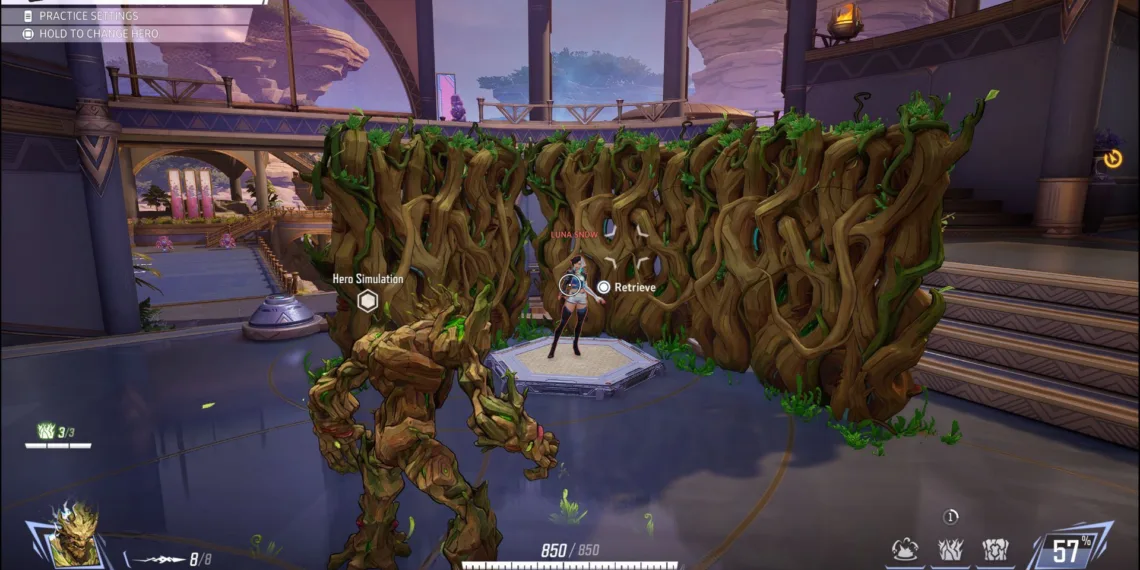
Task: Select the green vine wall charges icon
Action: [45, 431]
